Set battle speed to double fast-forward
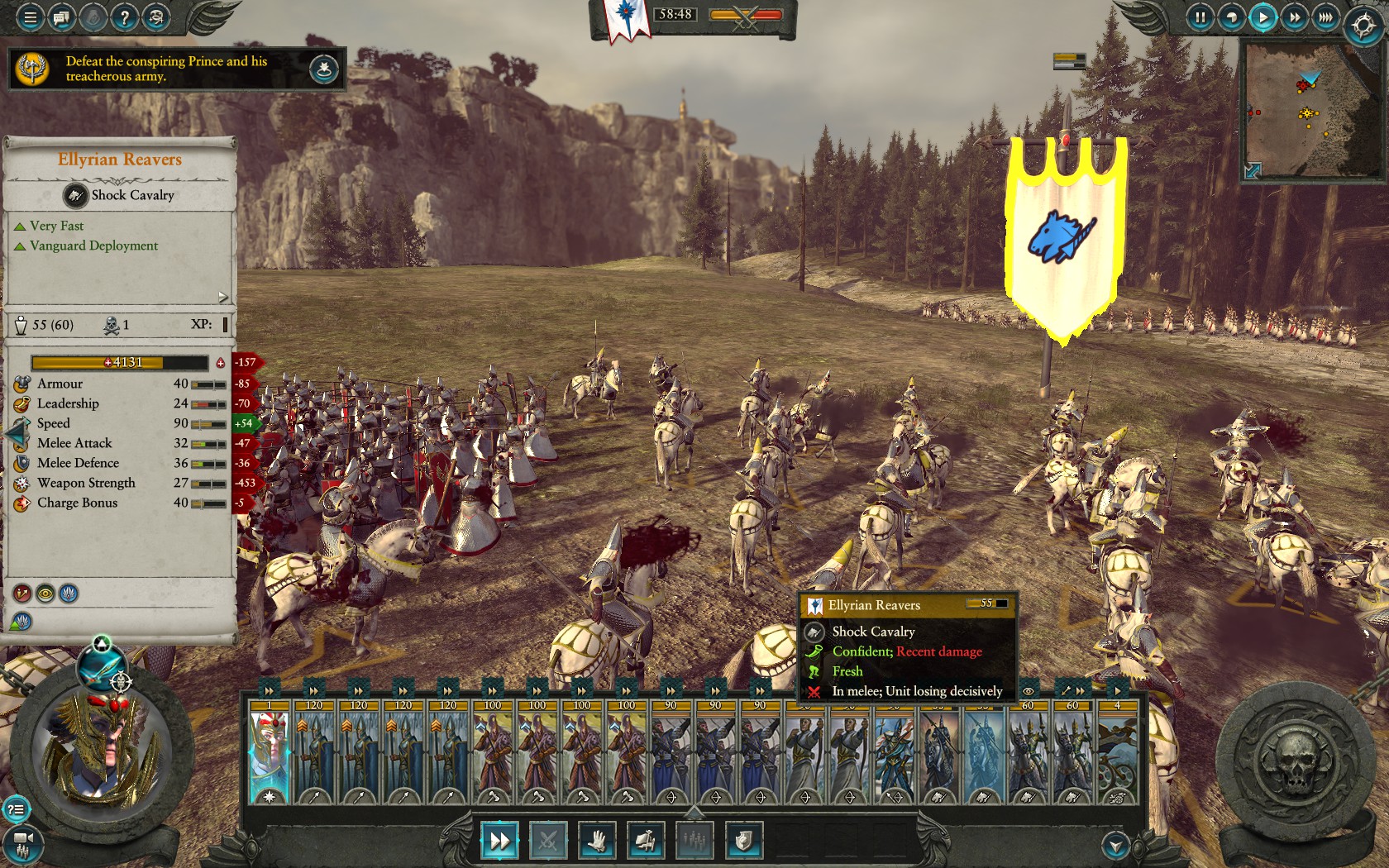 coord(1294,17)
